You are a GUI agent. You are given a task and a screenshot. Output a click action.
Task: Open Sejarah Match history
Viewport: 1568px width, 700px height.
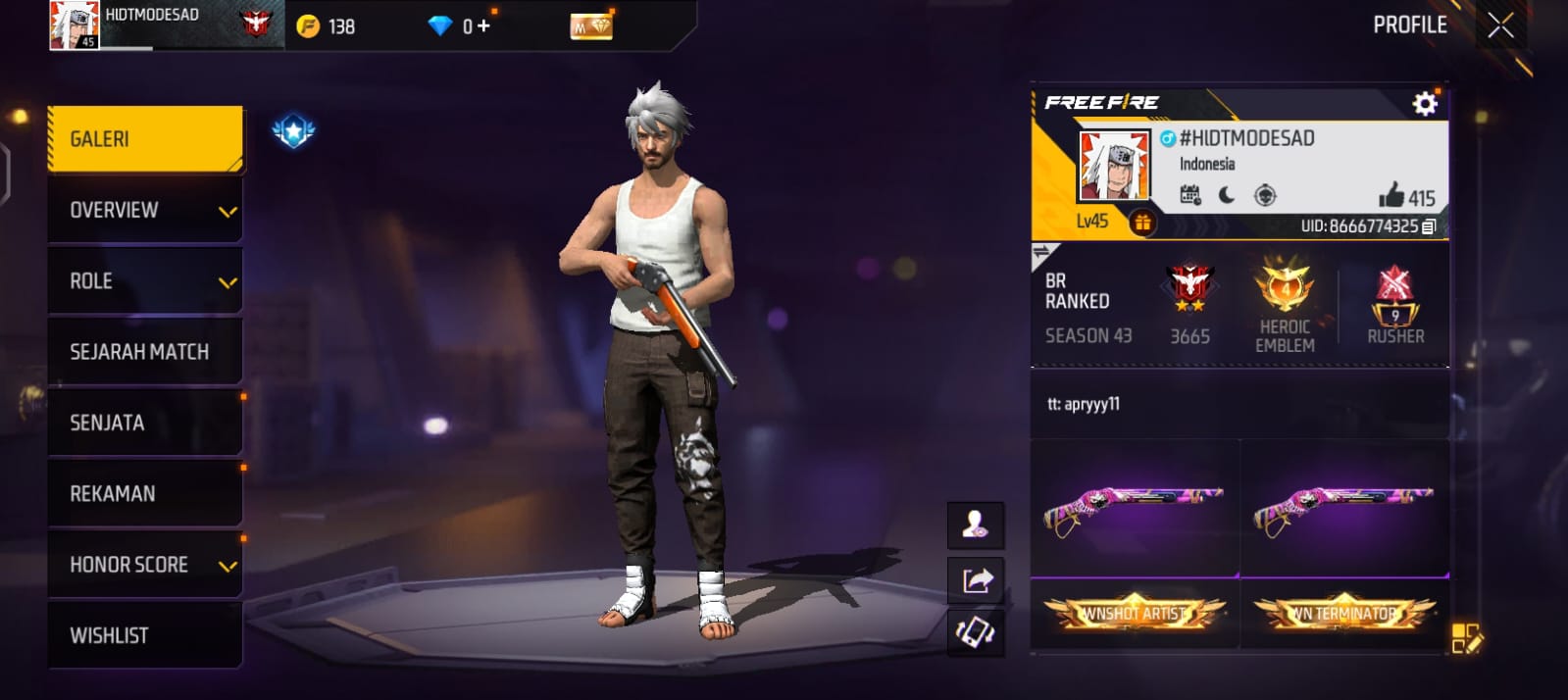pos(145,352)
